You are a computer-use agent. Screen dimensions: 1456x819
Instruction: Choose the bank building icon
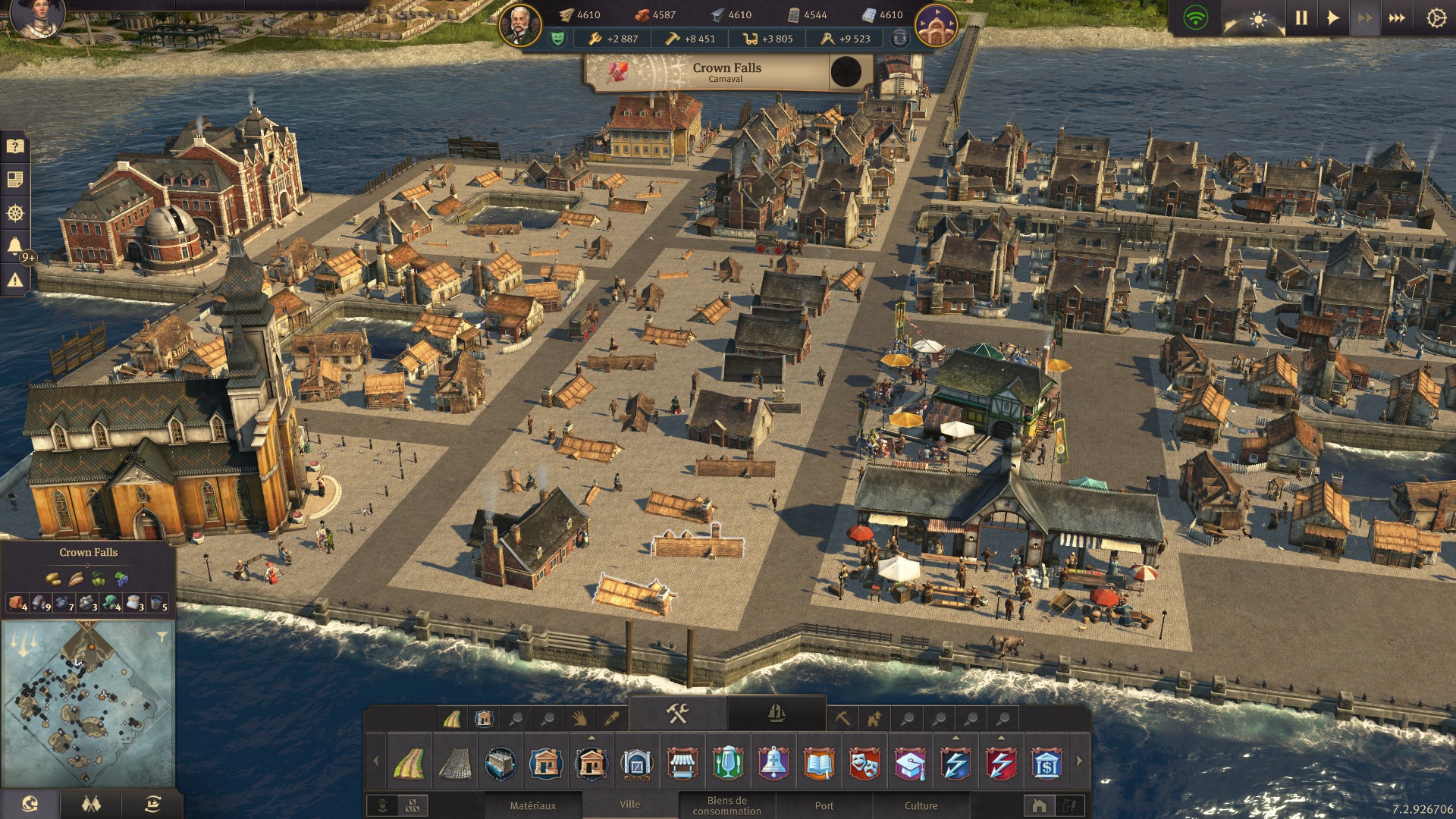point(1046,764)
